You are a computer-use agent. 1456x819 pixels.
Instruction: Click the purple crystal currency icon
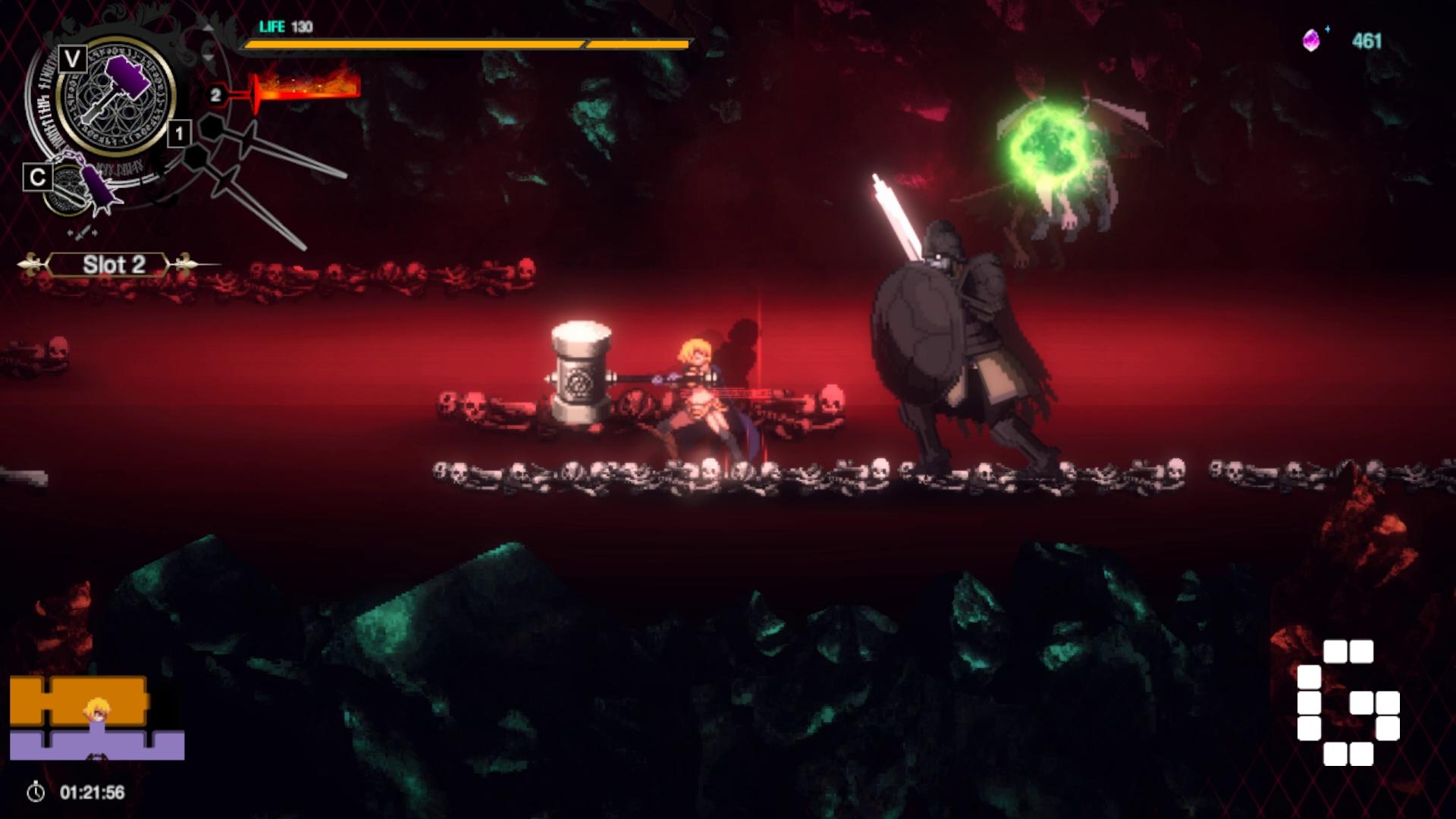[1311, 41]
